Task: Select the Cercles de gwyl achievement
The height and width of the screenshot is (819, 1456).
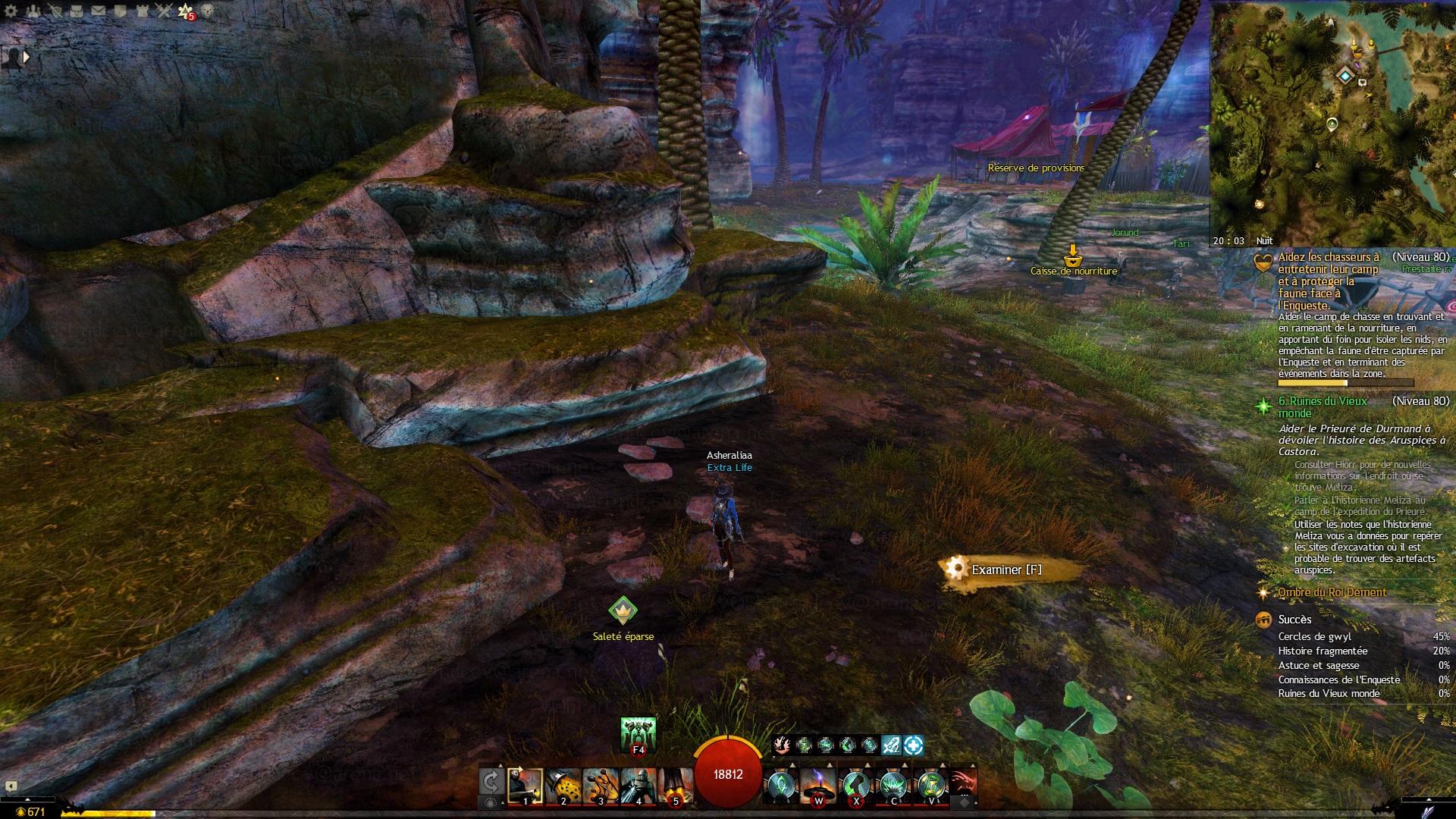Action: point(1314,636)
